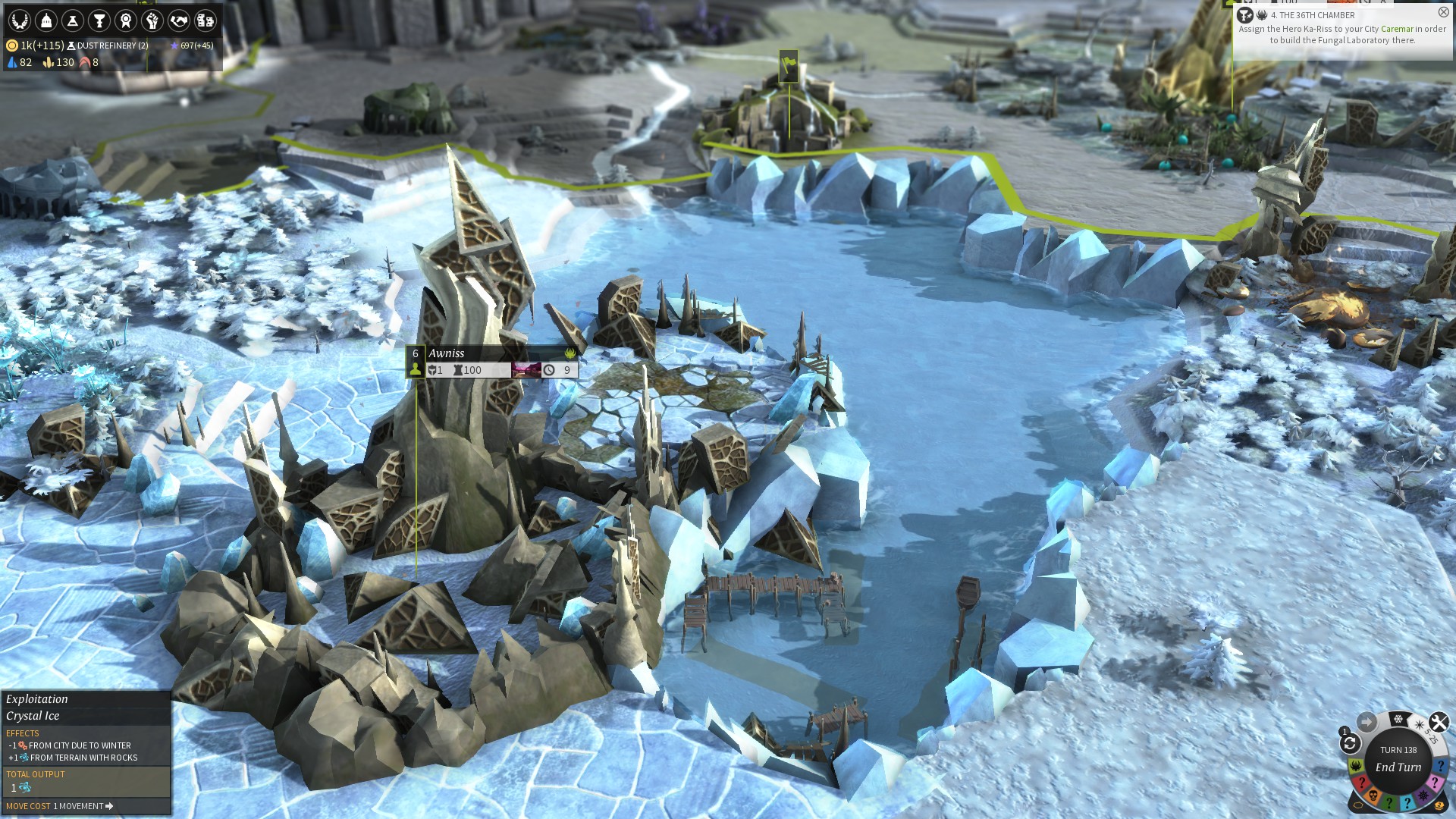This screenshot has height=819, width=1456.
Task: Select the purple gear faction segment
Action: pyautogui.click(x=1423, y=795)
